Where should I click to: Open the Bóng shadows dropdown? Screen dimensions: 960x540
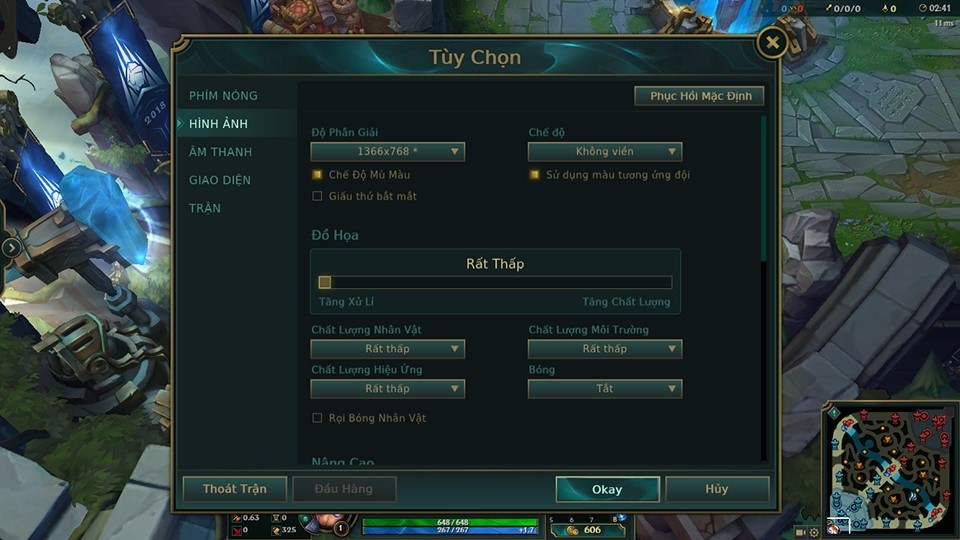(605, 389)
